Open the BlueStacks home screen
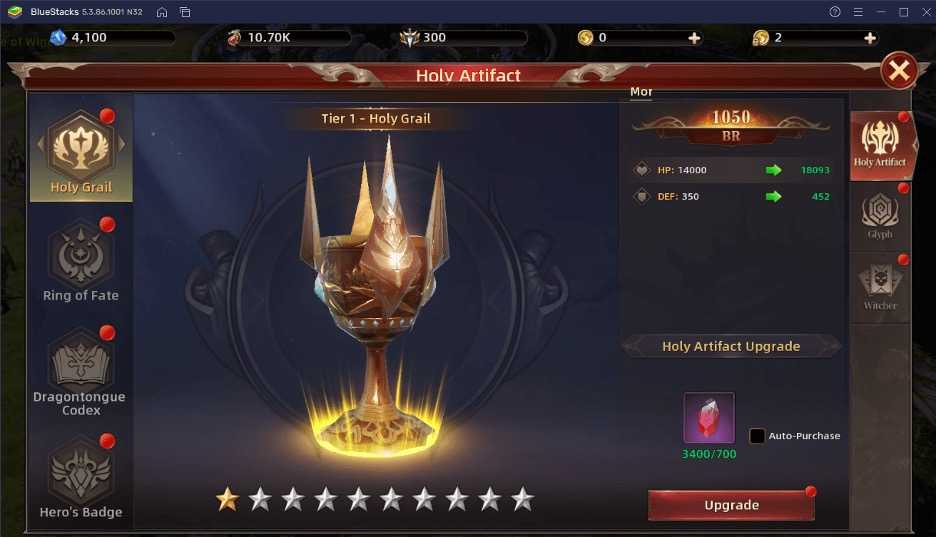Image resolution: width=936 pixels, height=538 pixels. [x=162, y=12]
